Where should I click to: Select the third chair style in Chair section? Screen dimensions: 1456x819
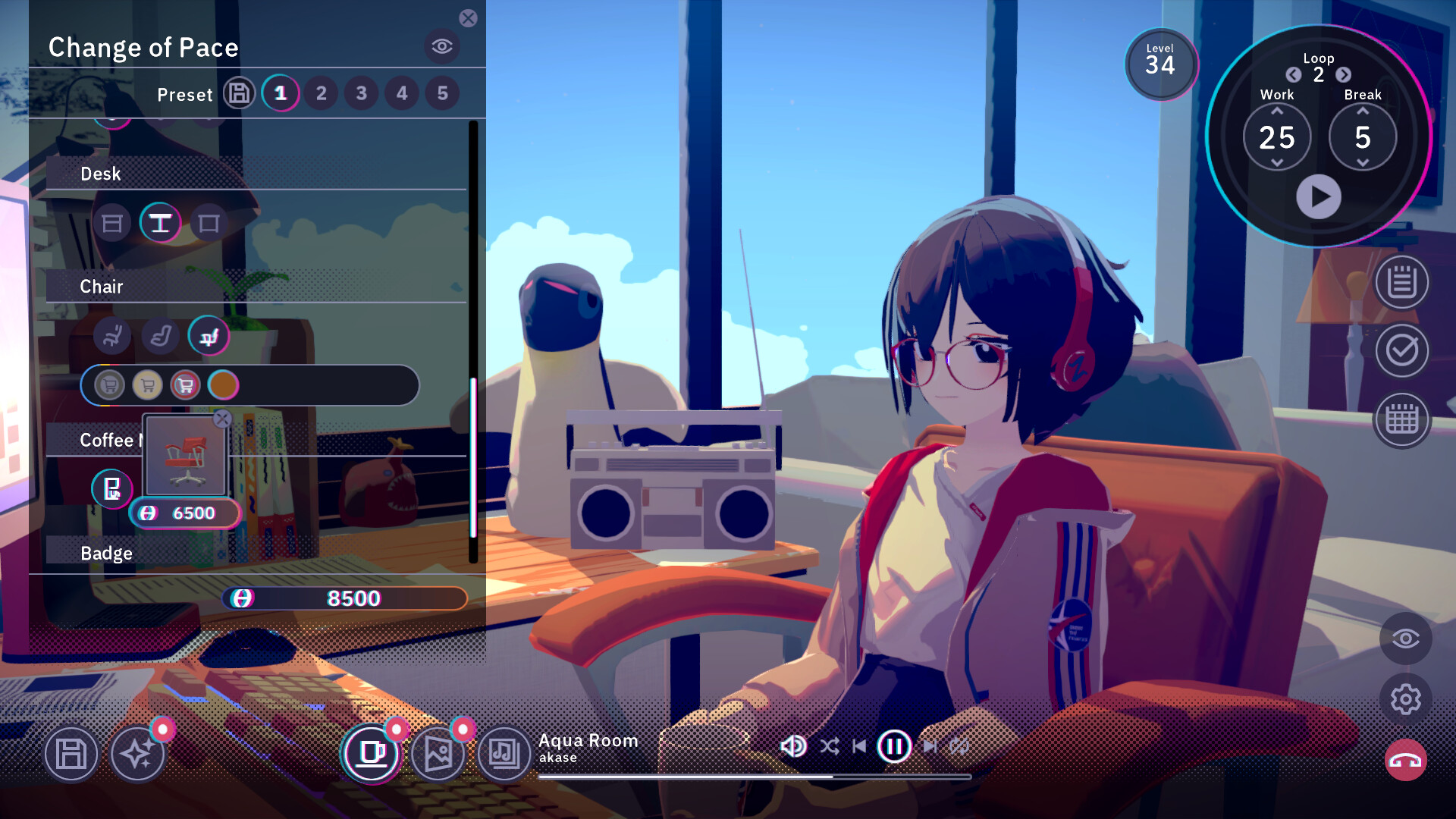coord(210,336)
